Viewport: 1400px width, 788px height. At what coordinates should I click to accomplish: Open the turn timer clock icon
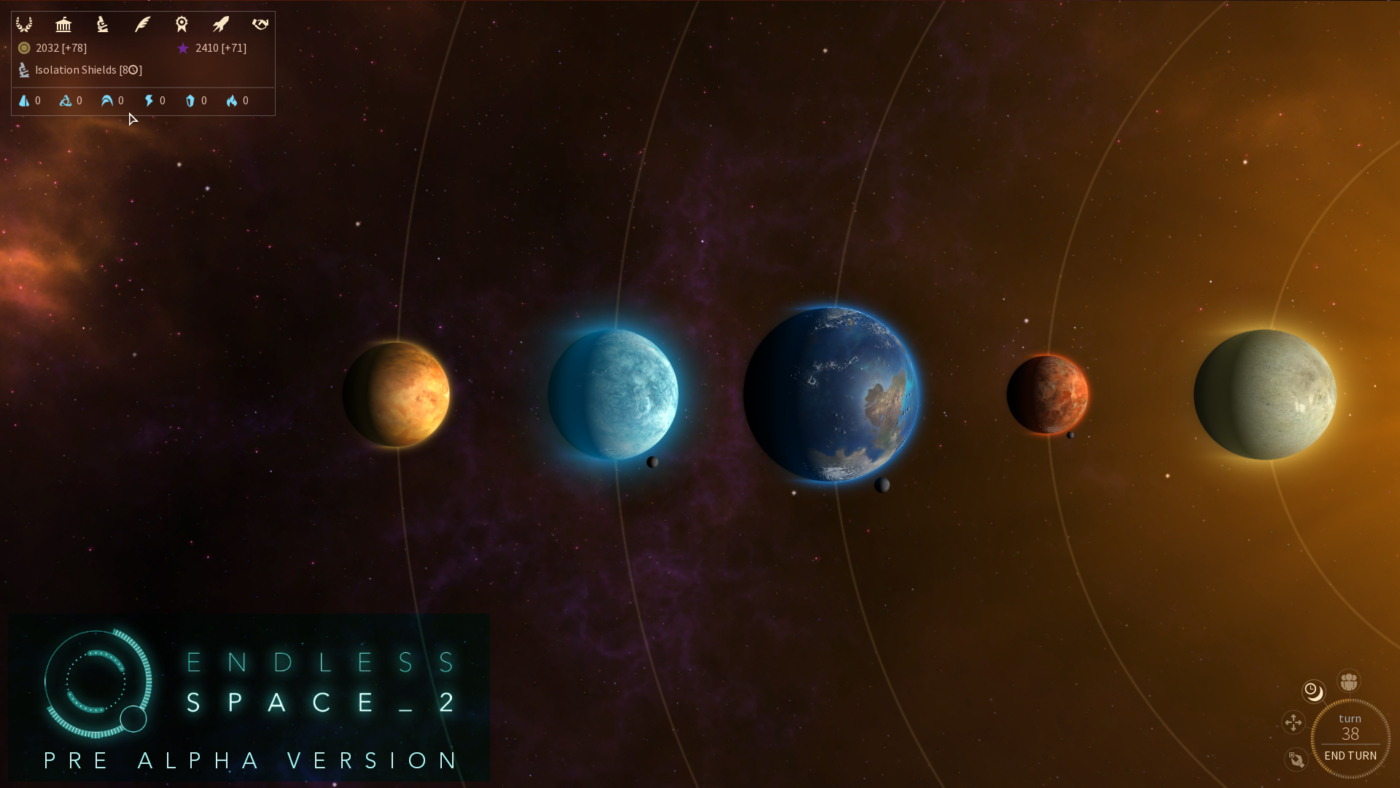click(1311, 689)
